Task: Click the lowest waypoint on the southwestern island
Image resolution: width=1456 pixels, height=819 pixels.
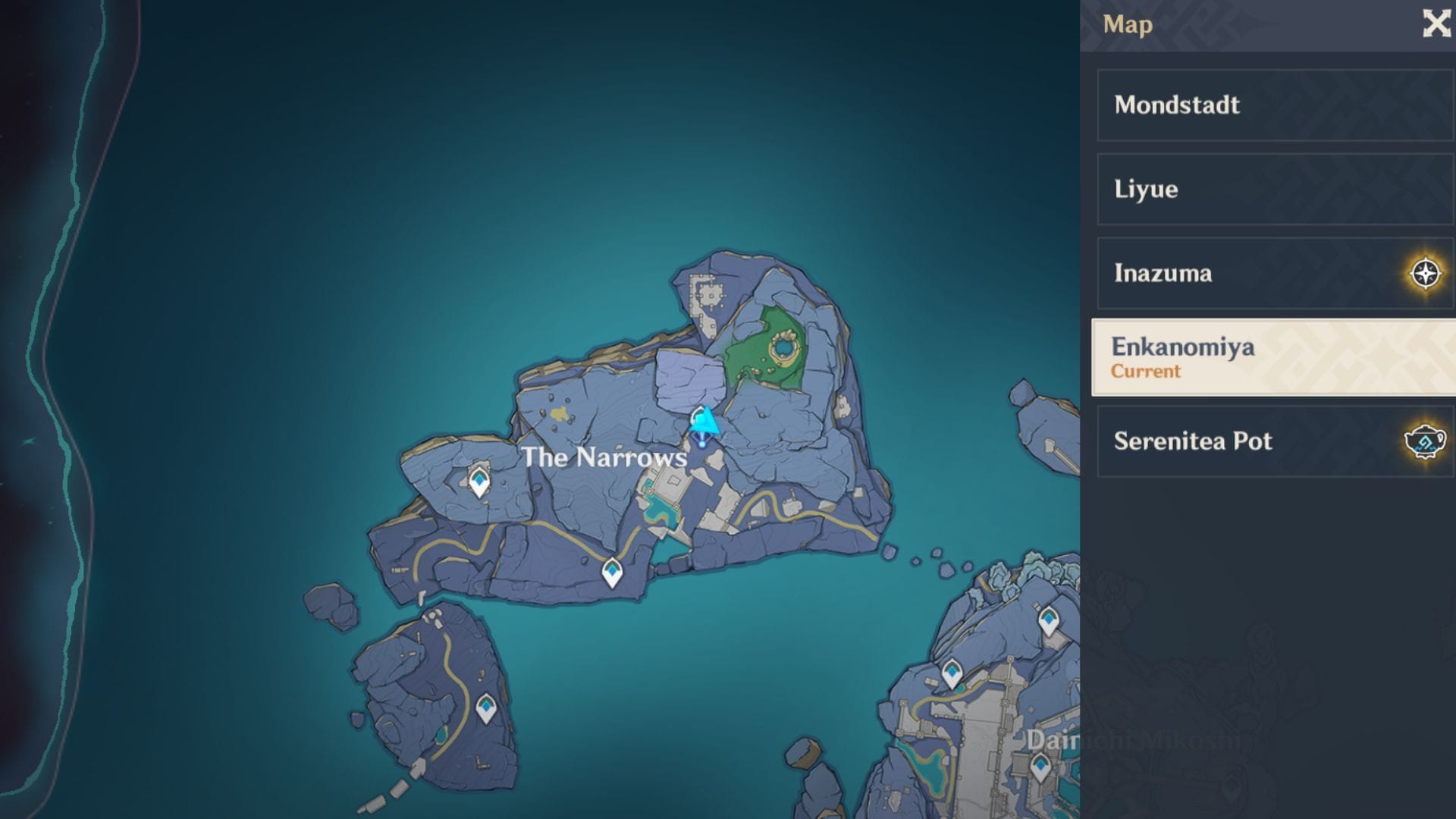Action: 487,707
